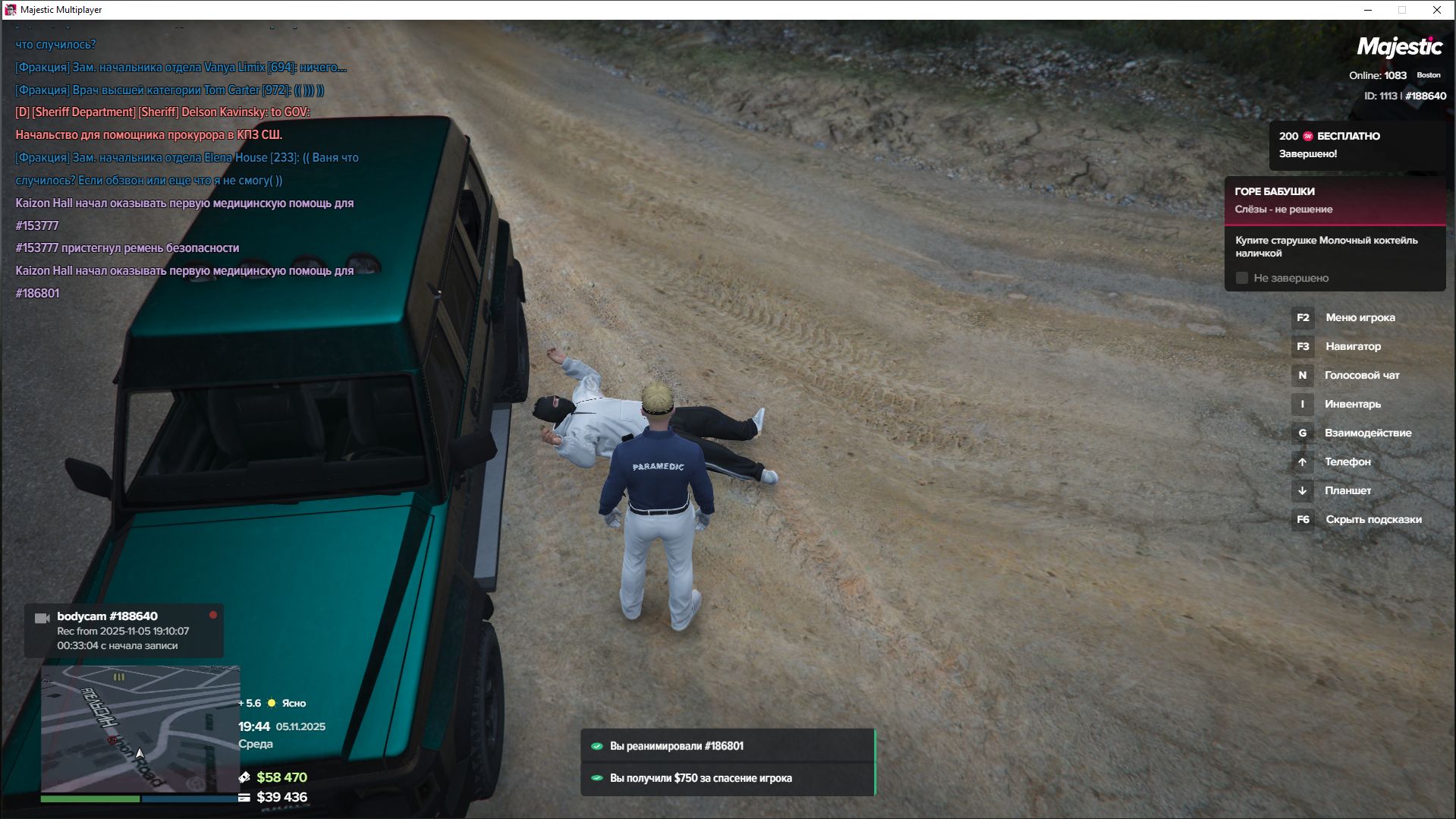This screenshot has width=1456, height=819.
Task: Minimize the Majestic Multiplayer window
Action: pos(1368,10)
